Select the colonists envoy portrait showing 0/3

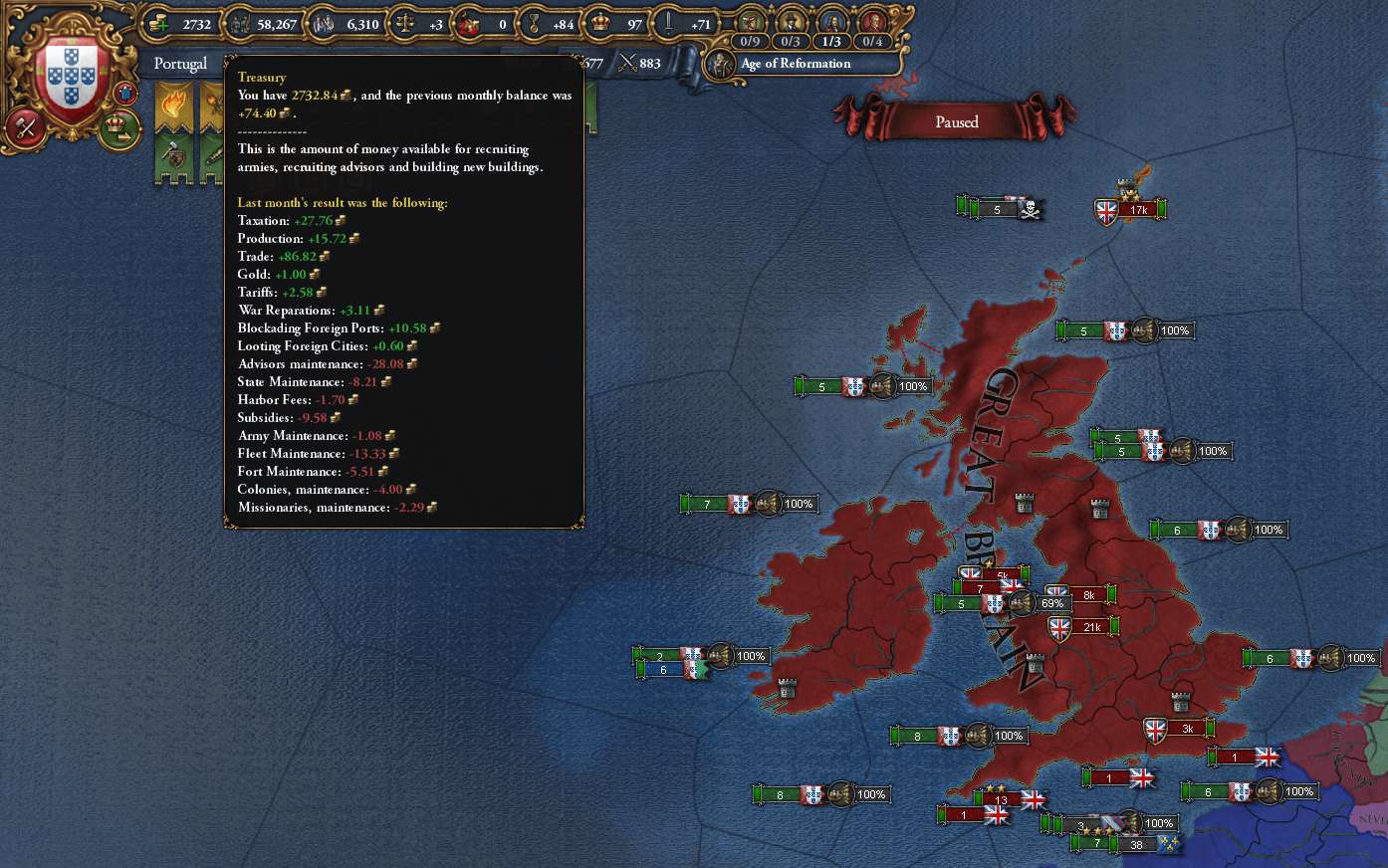(791, 24)
